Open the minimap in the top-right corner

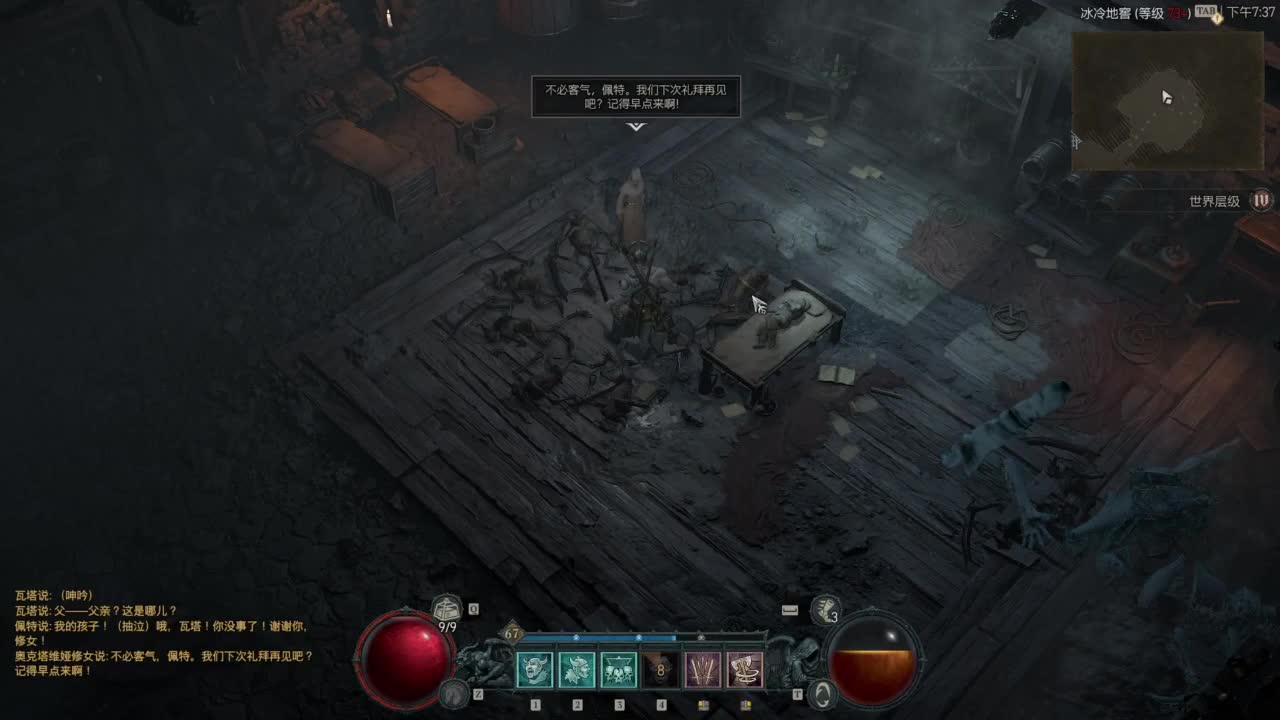click(1167, 100)
